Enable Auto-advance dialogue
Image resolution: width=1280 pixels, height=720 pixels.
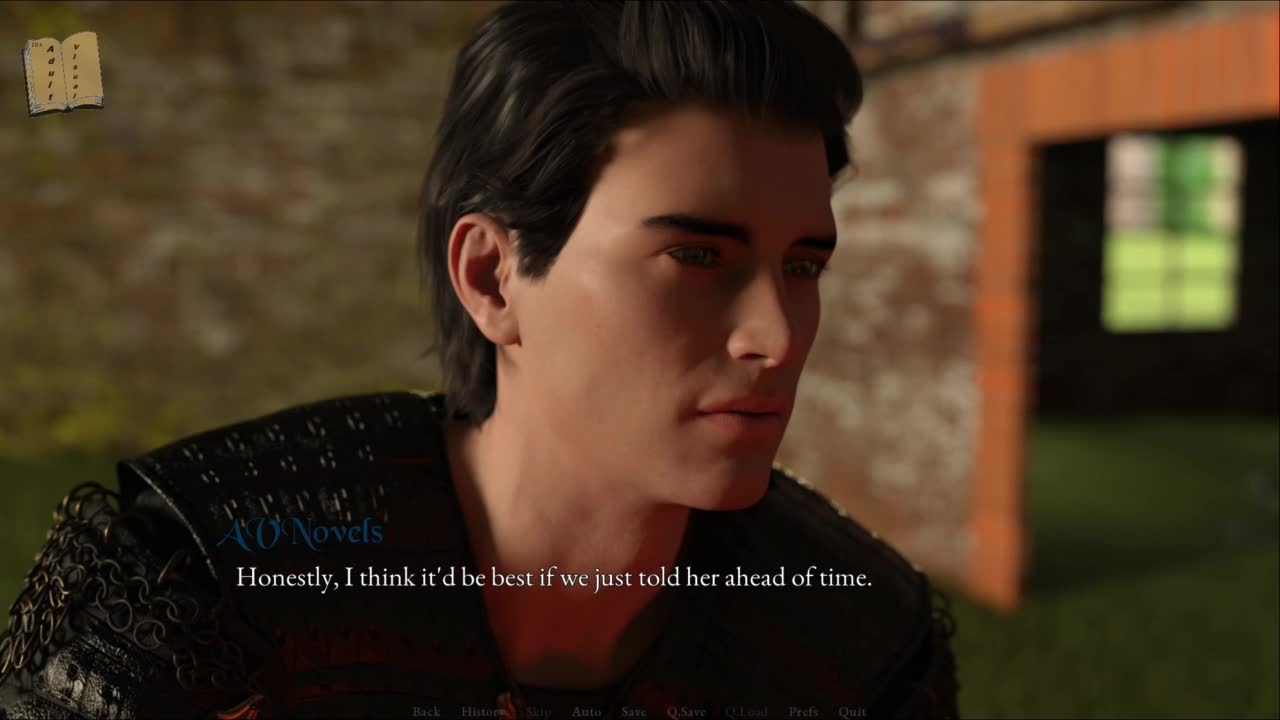click(586, 712)
